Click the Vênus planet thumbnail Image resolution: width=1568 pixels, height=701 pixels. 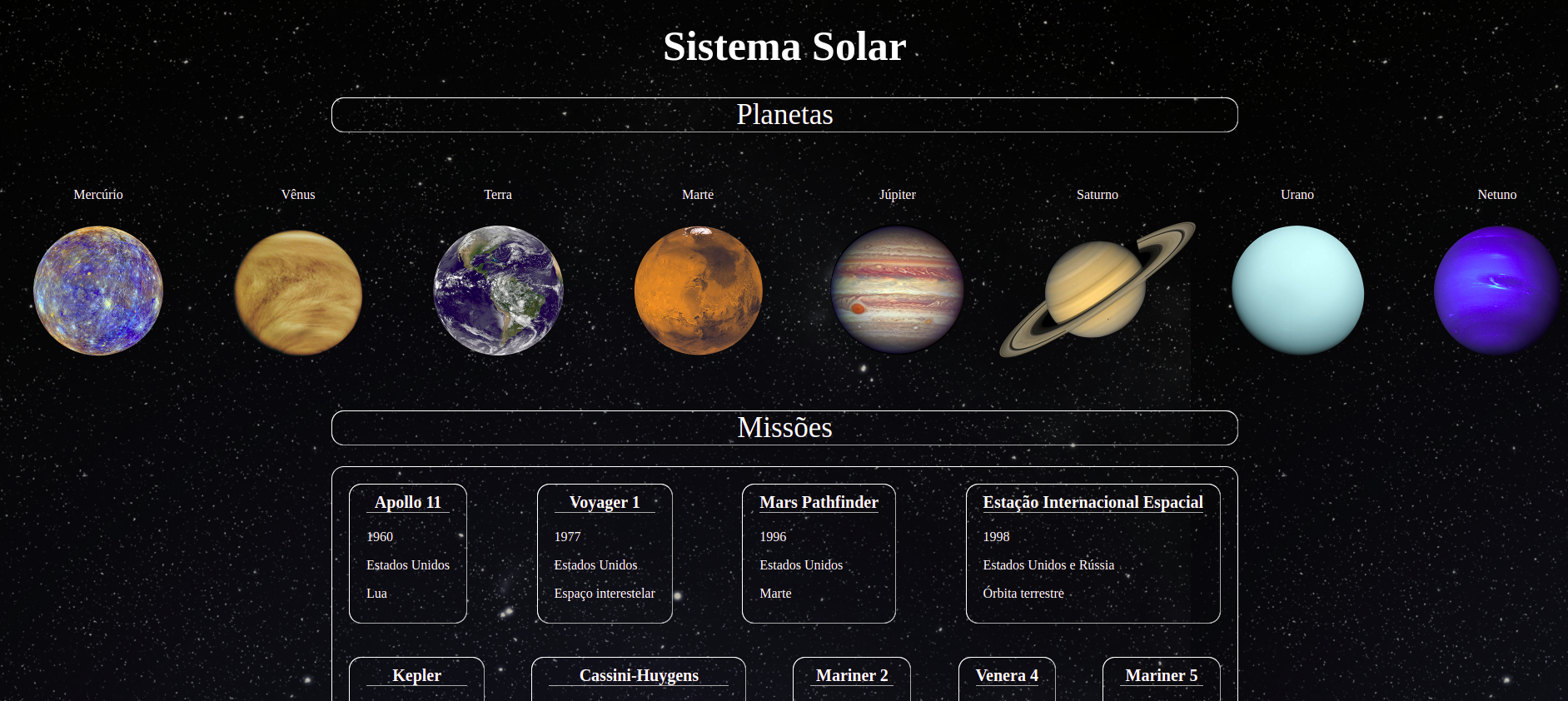point(297,290)
